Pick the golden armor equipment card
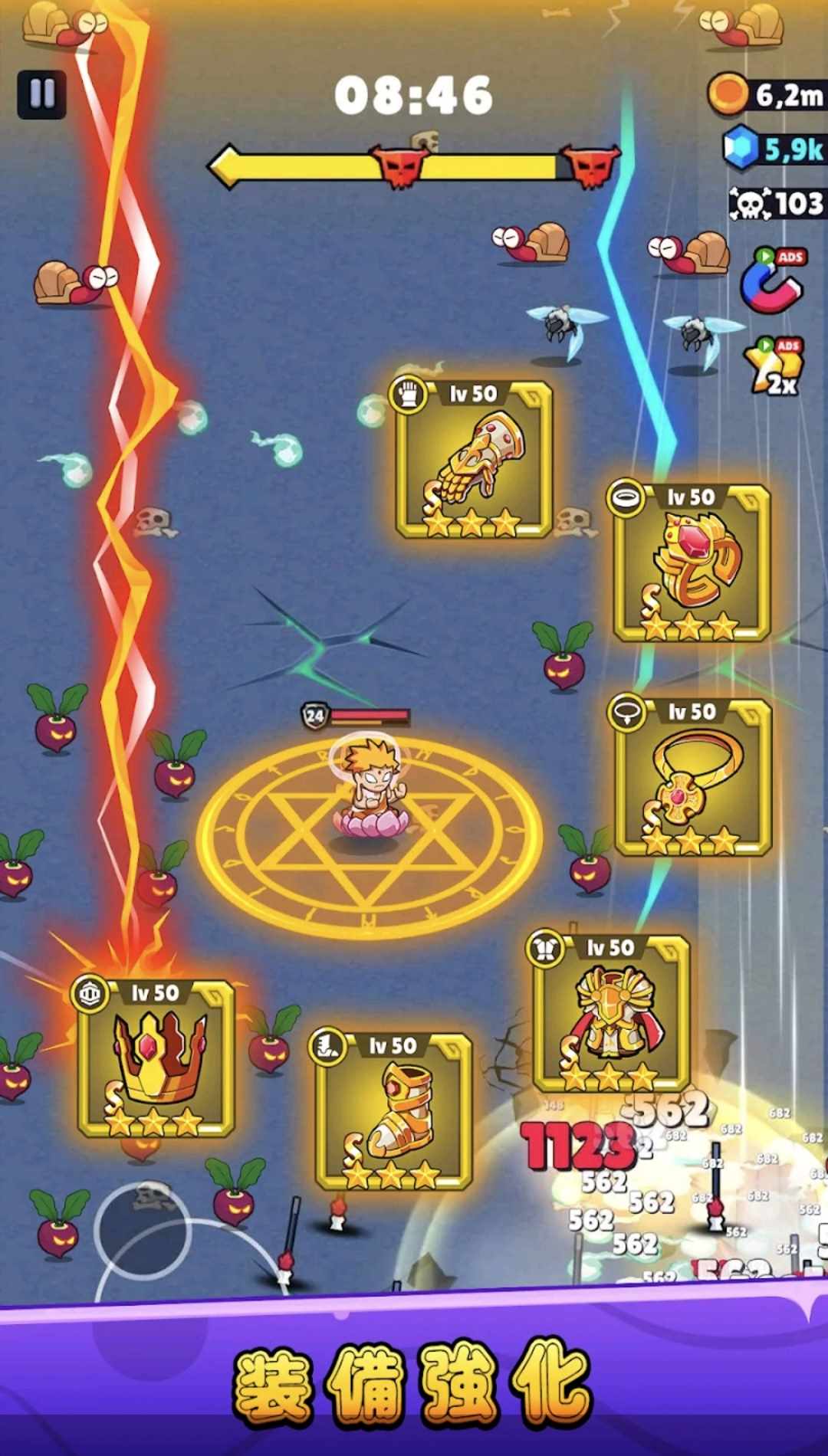The image size is (828, 1456). [x=611, y=1013]
